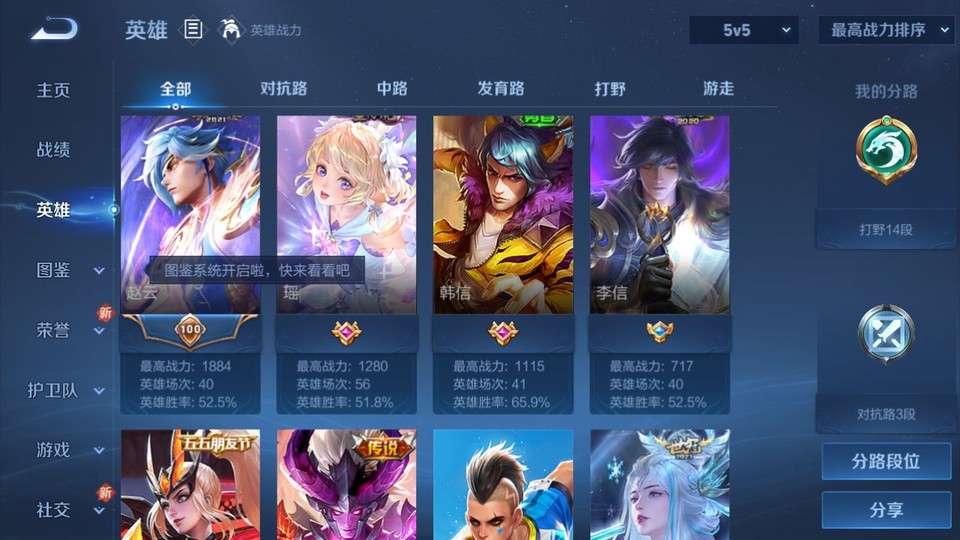Expand the 荣誉 sidebar section
Image resolution: width=960 pixels, height=540 pixels.
[68, 330]
